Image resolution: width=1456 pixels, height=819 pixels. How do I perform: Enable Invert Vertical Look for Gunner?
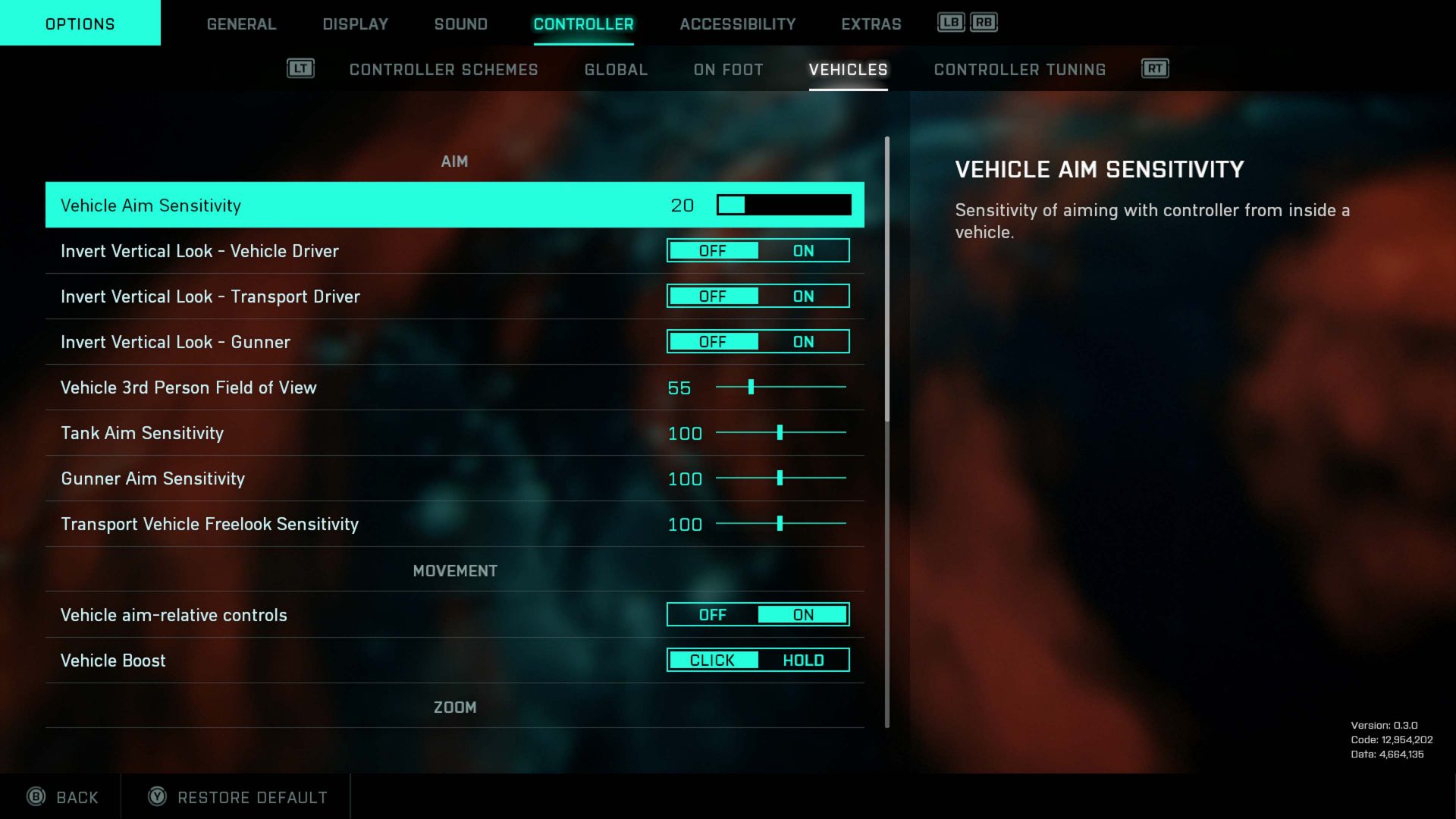tap(803, 342)
